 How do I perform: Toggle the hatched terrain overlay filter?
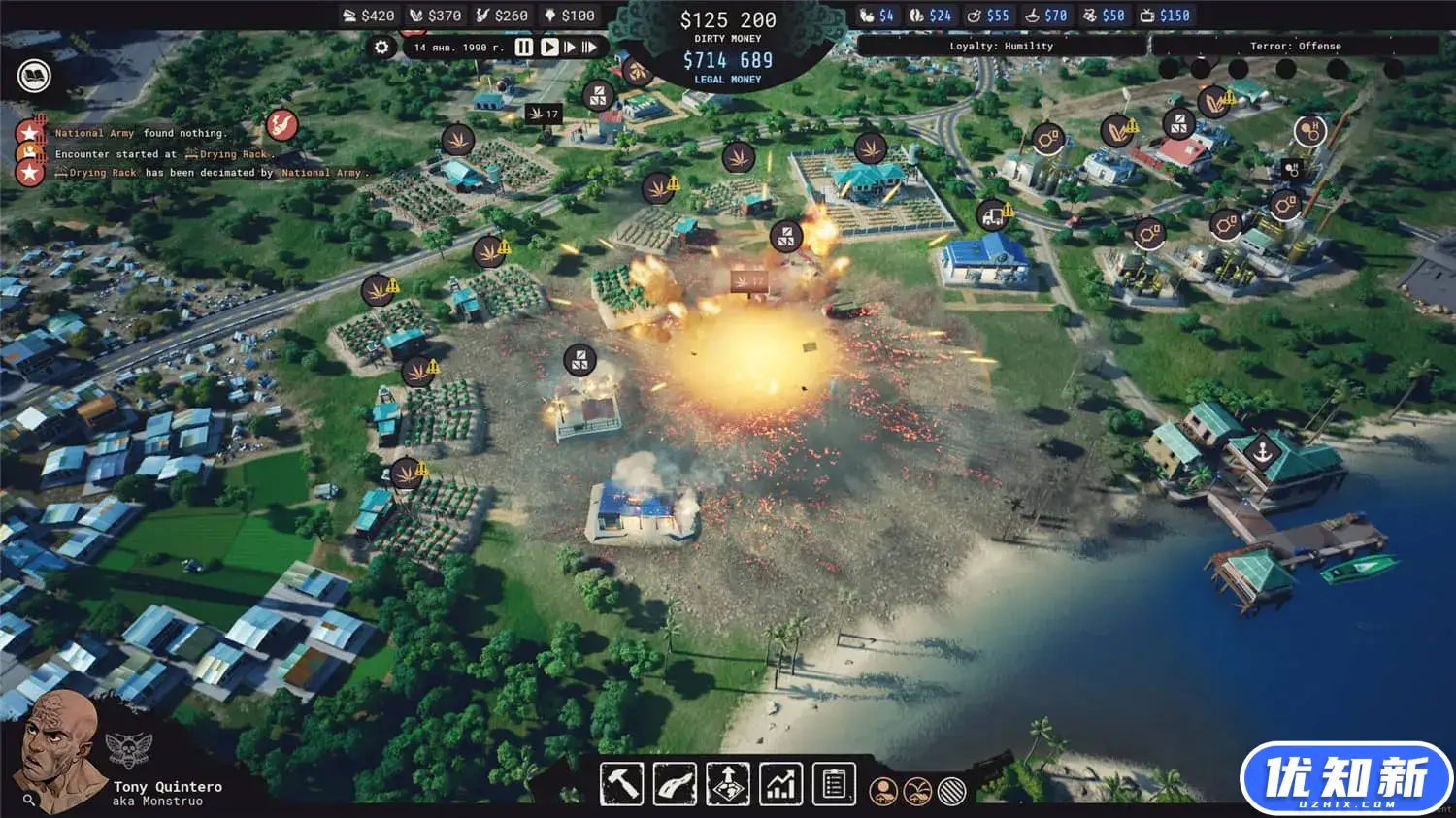[951, 792]
